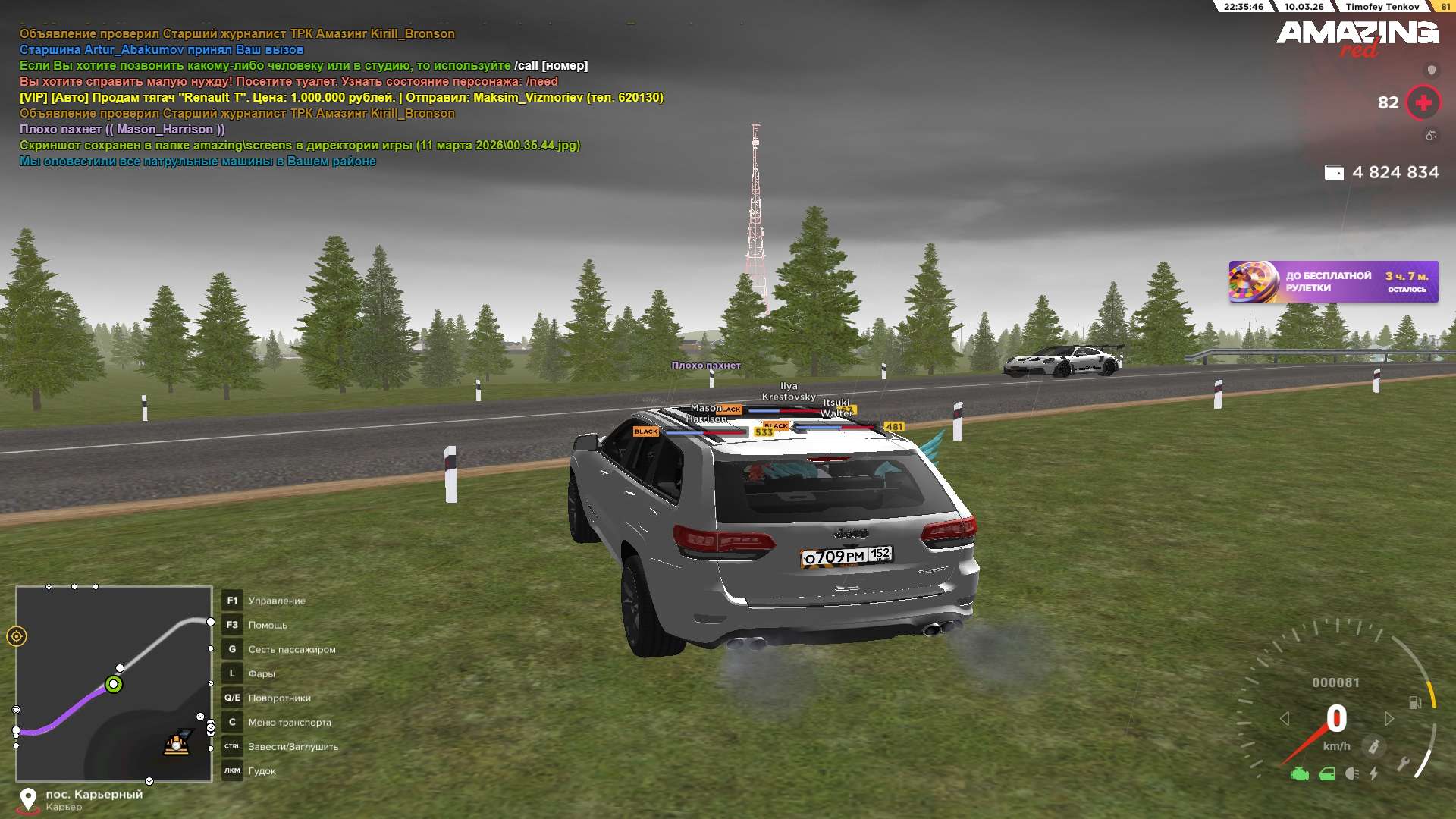Click the wallet balance icon
The width and height of the screenshot is (1456, 819).
[1334, 173]
